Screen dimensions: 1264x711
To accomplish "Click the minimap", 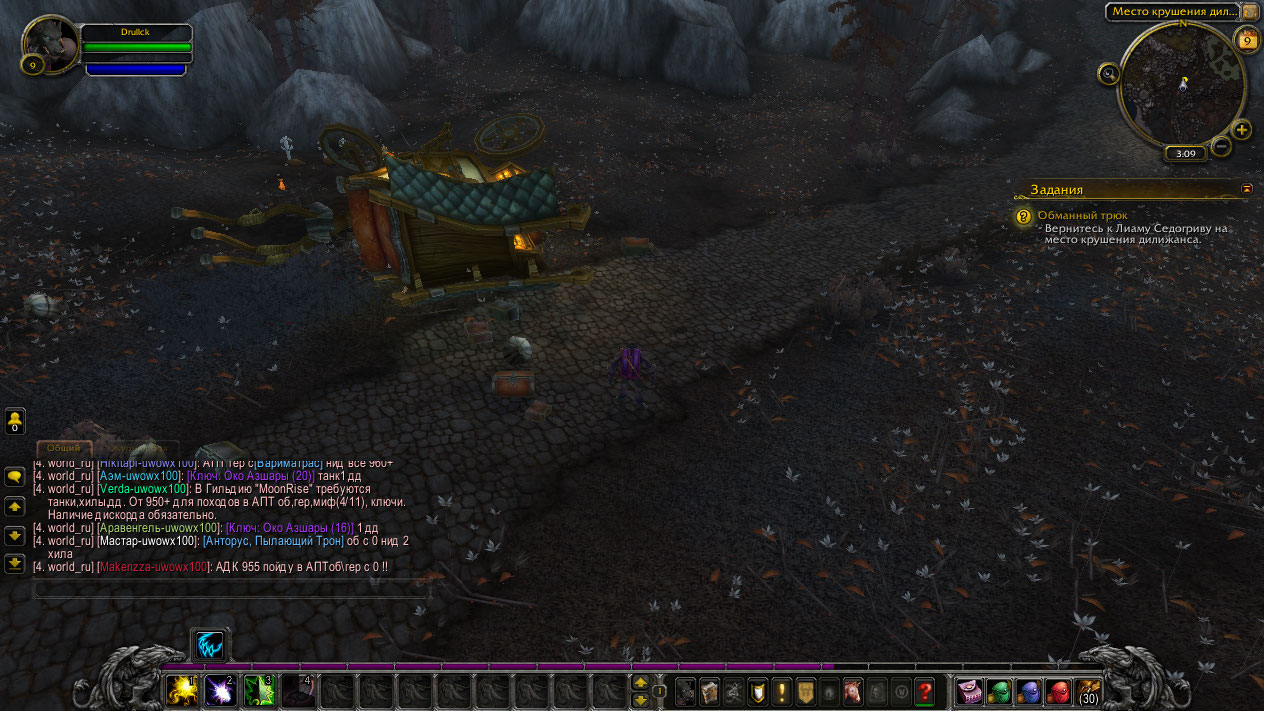I will tap(1182, 84).
